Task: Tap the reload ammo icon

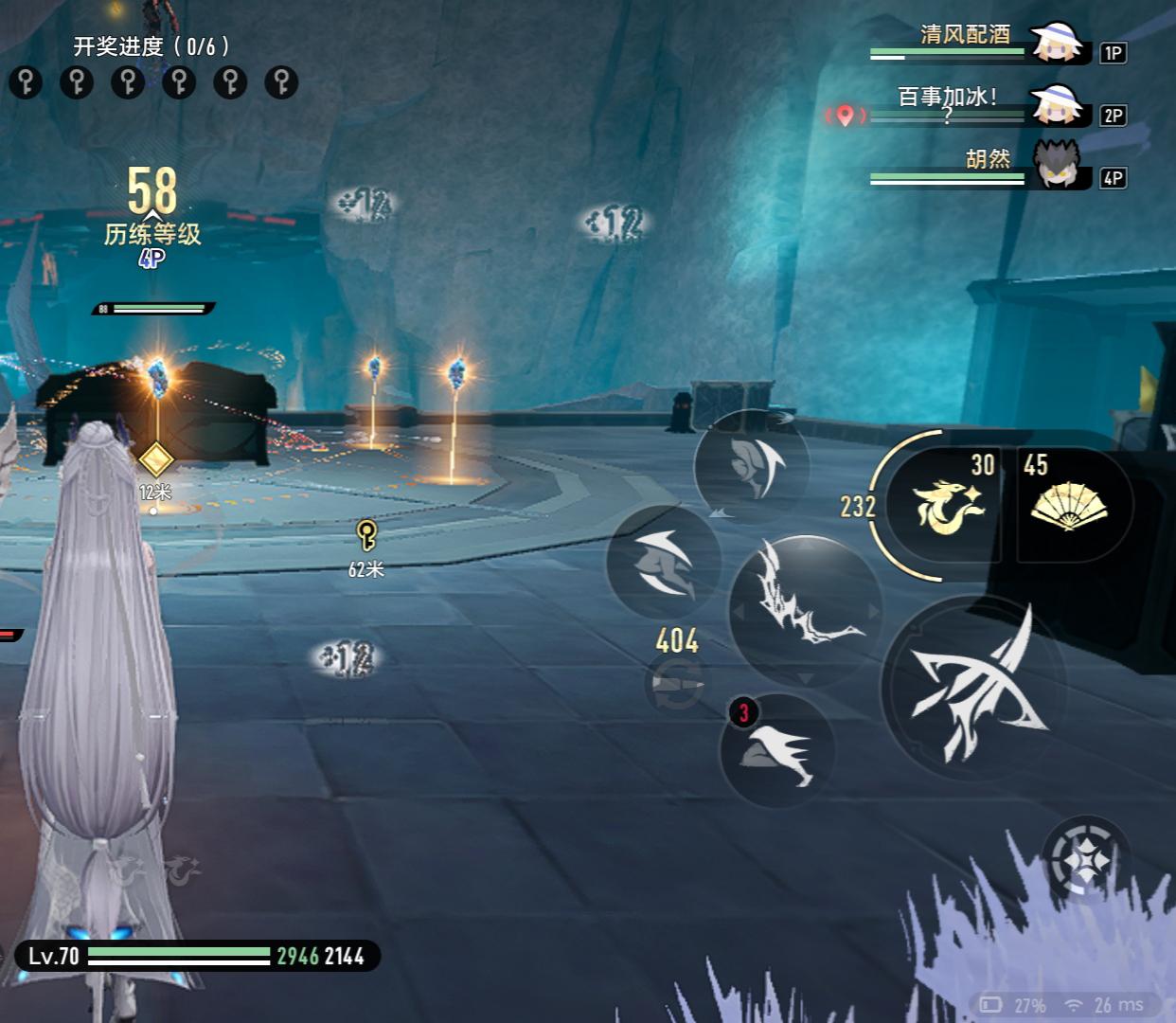Action: click(676, 684)
